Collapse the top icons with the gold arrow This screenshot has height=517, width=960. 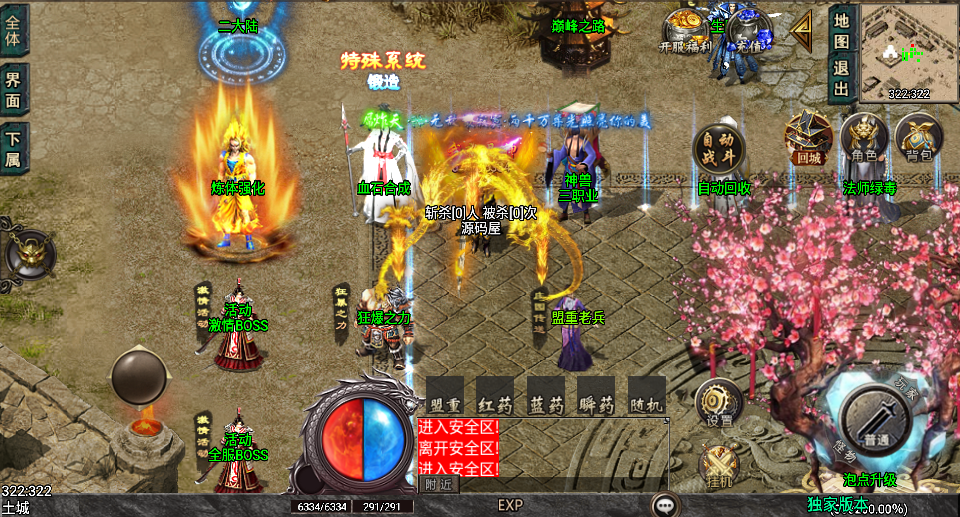[x=801, y=33]
